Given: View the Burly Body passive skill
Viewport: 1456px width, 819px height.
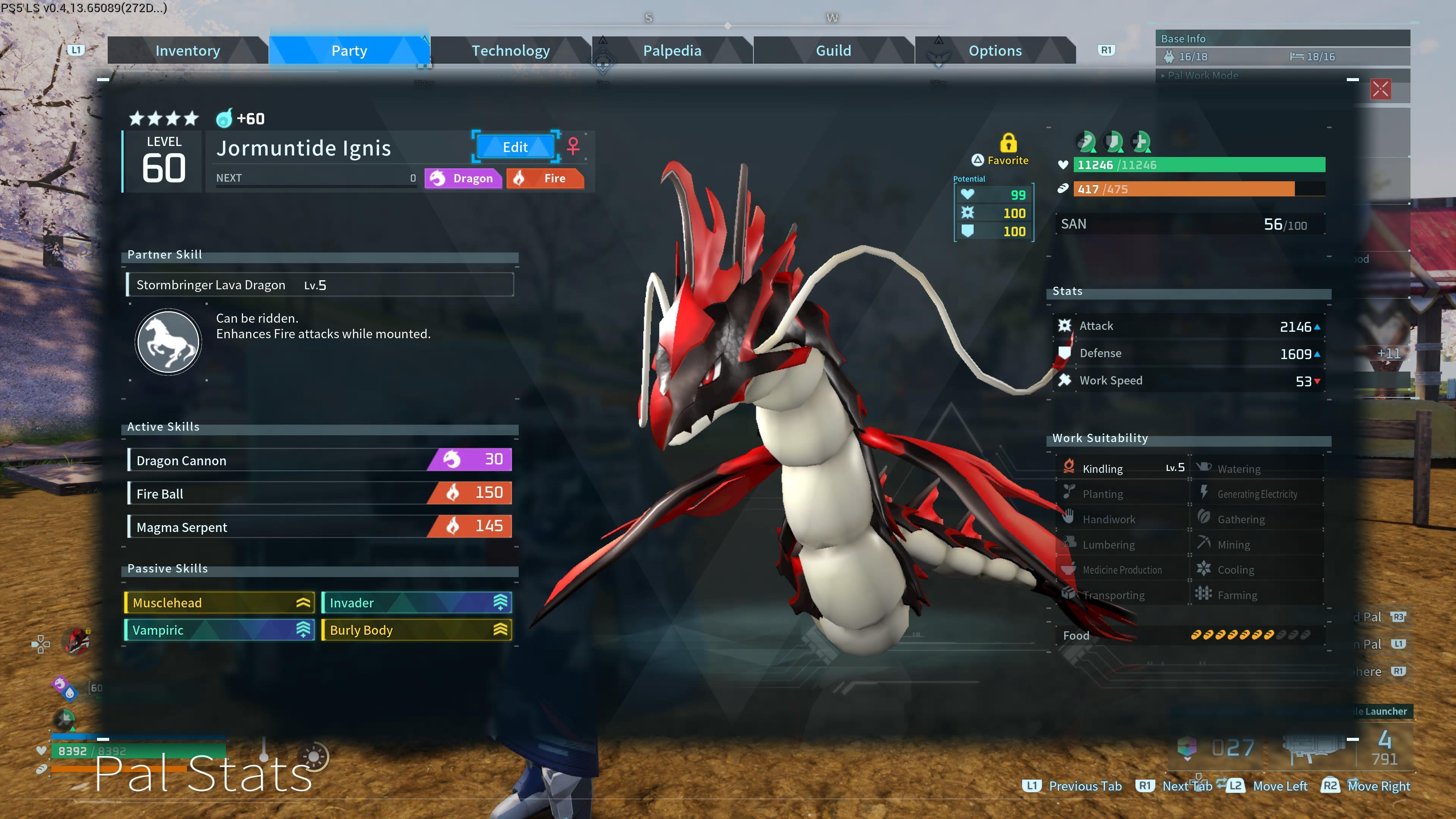Looking at the screenshot, I should tap(416, 630).
